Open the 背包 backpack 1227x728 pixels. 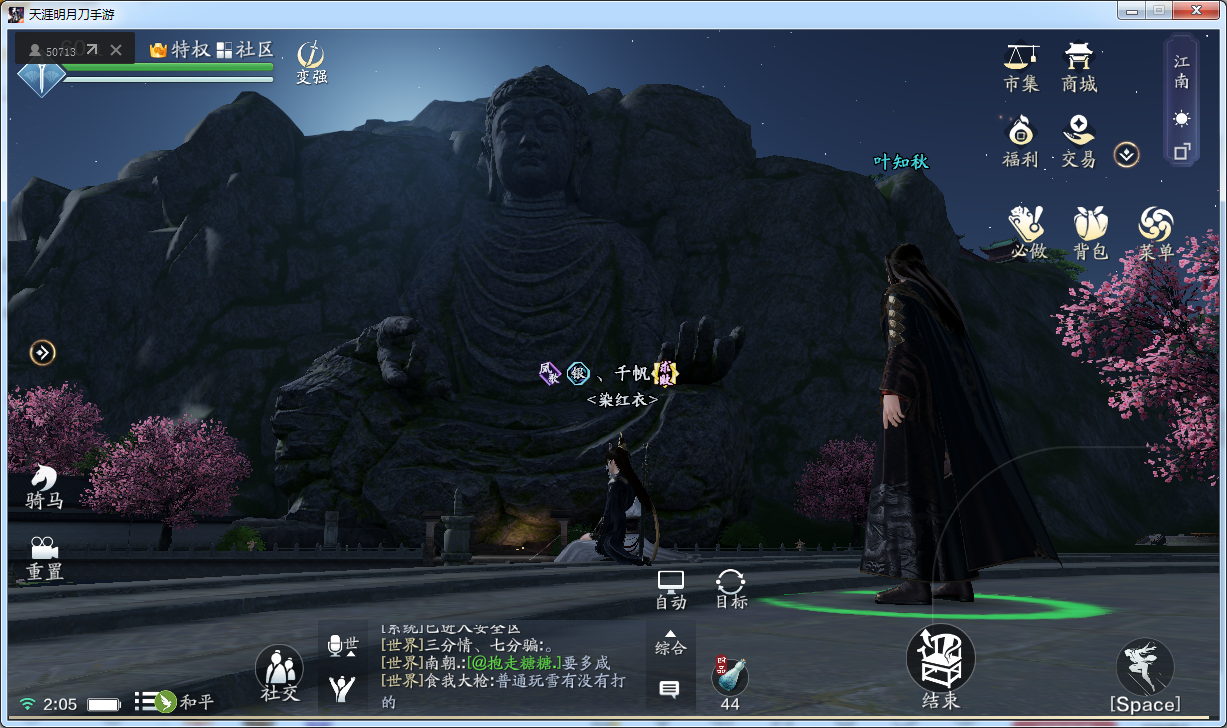[1091, 232]
